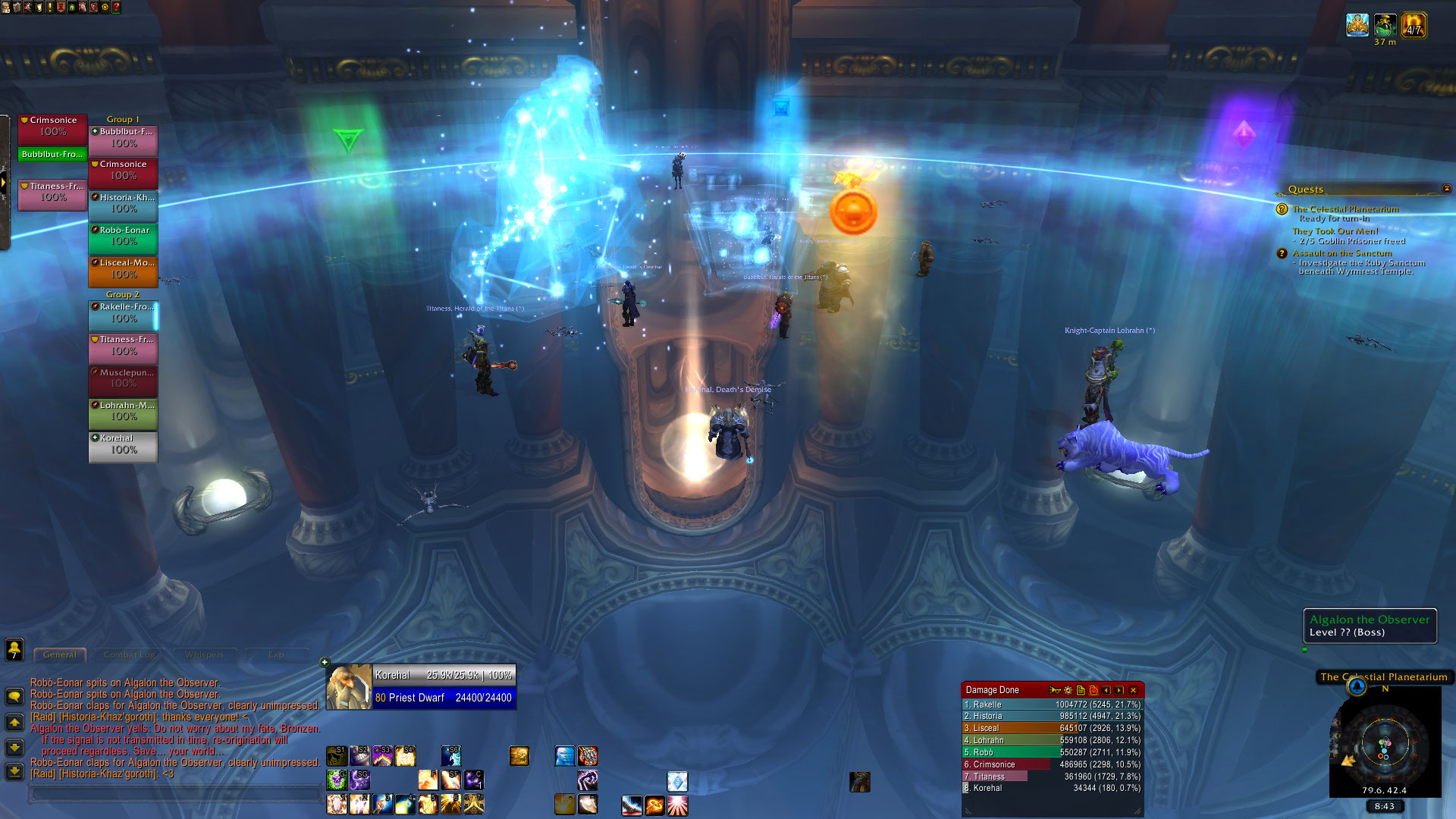Switch to the Combat Log chat tab
This screenshot has width=1456, height=819.
[x=129, y=654]
